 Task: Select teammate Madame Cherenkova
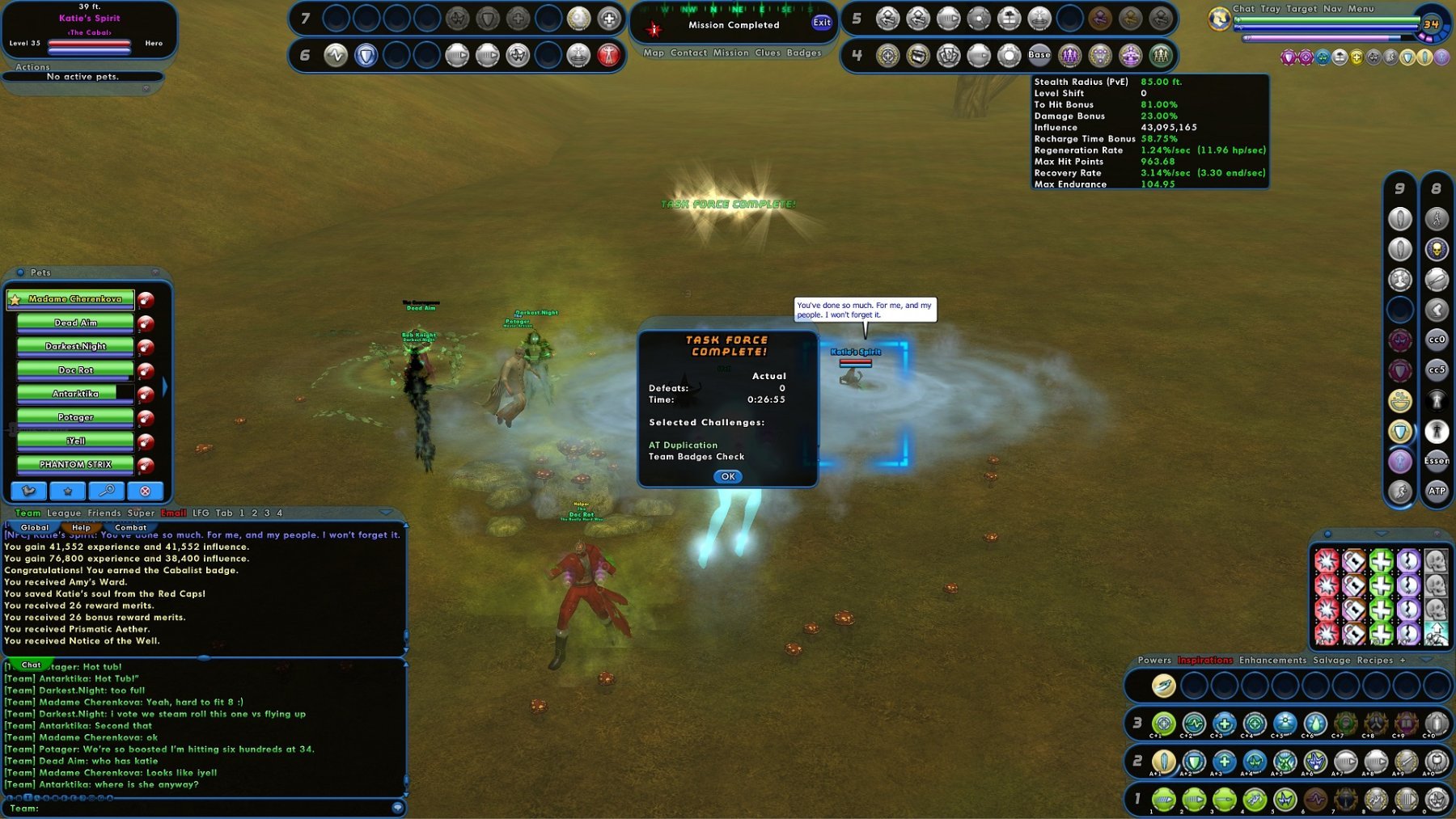click(75, 299)
